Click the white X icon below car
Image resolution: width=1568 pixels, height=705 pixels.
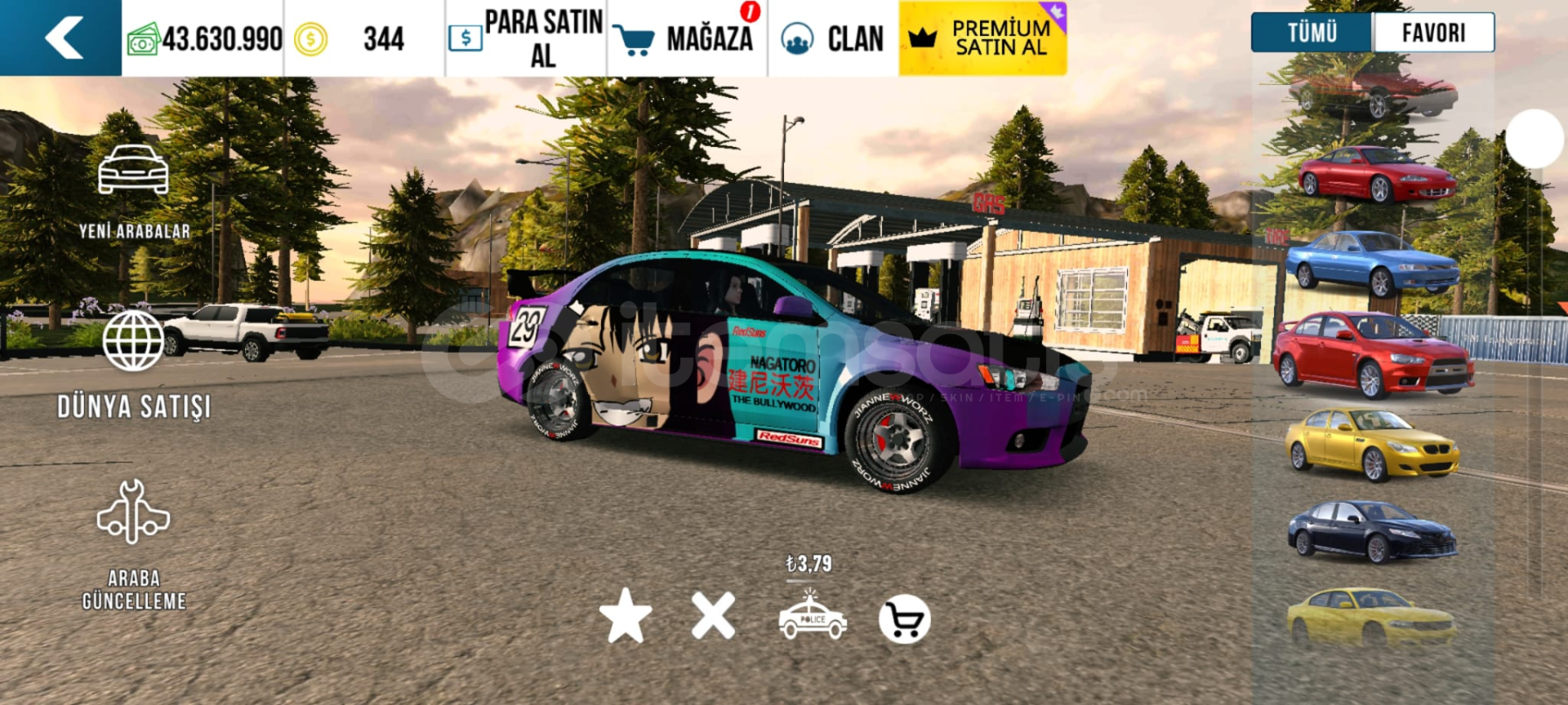coord(713,616)
